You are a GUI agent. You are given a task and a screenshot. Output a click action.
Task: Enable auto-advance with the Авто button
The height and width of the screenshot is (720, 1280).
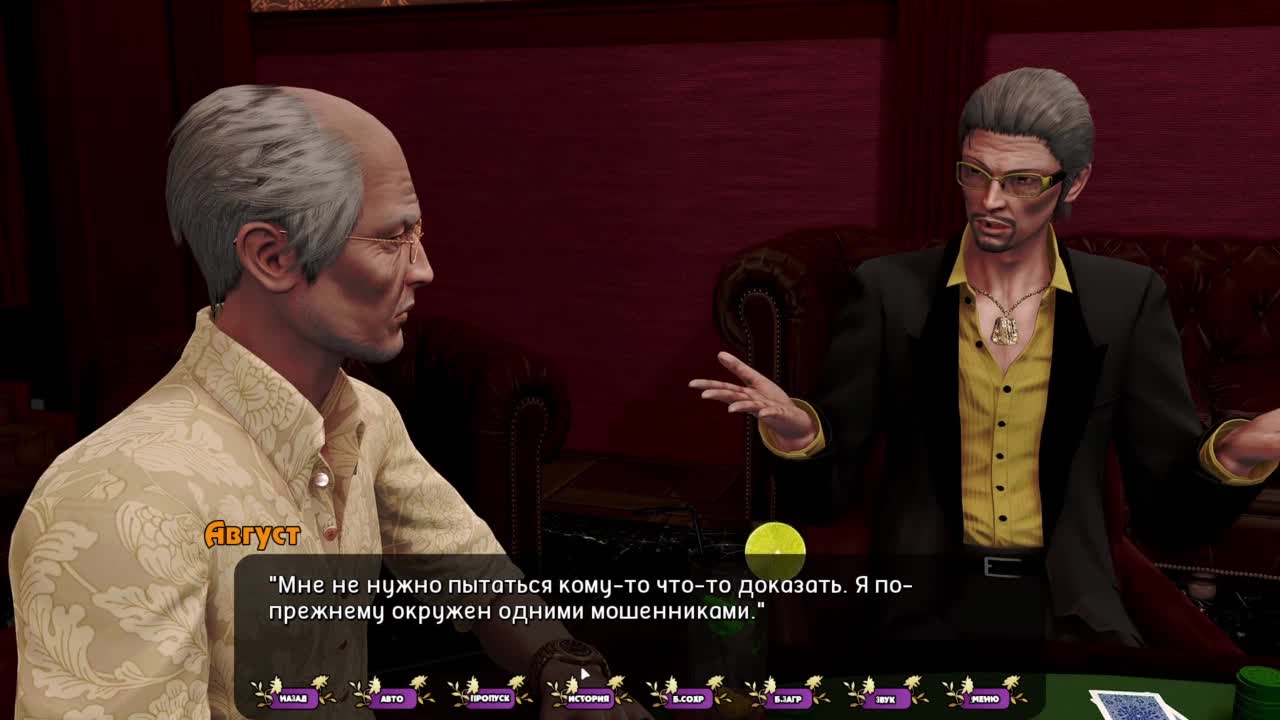click(392, 697)
